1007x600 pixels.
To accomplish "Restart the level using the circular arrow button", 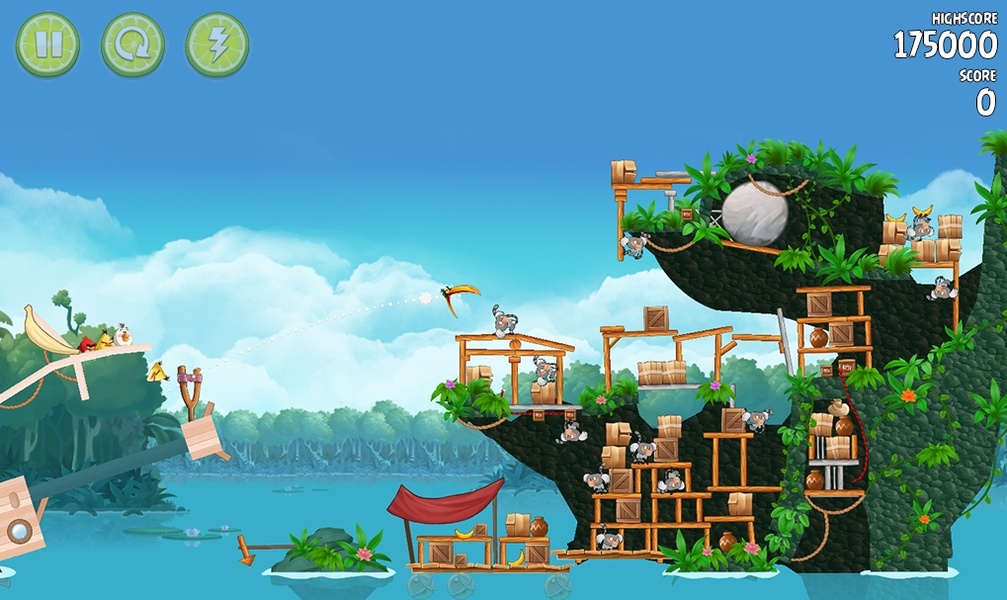I will 132,45.
